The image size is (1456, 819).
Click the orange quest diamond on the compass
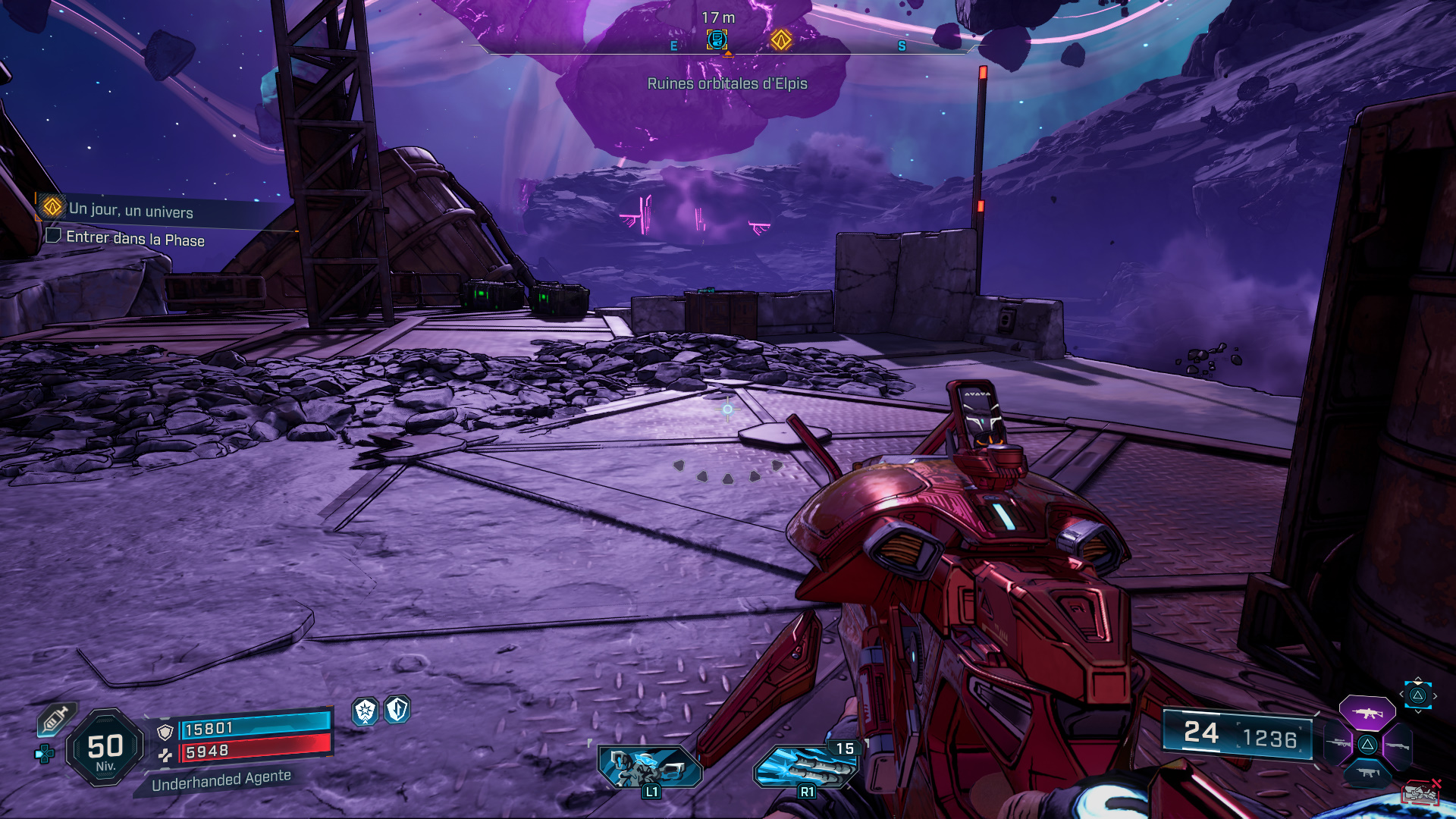781,39
